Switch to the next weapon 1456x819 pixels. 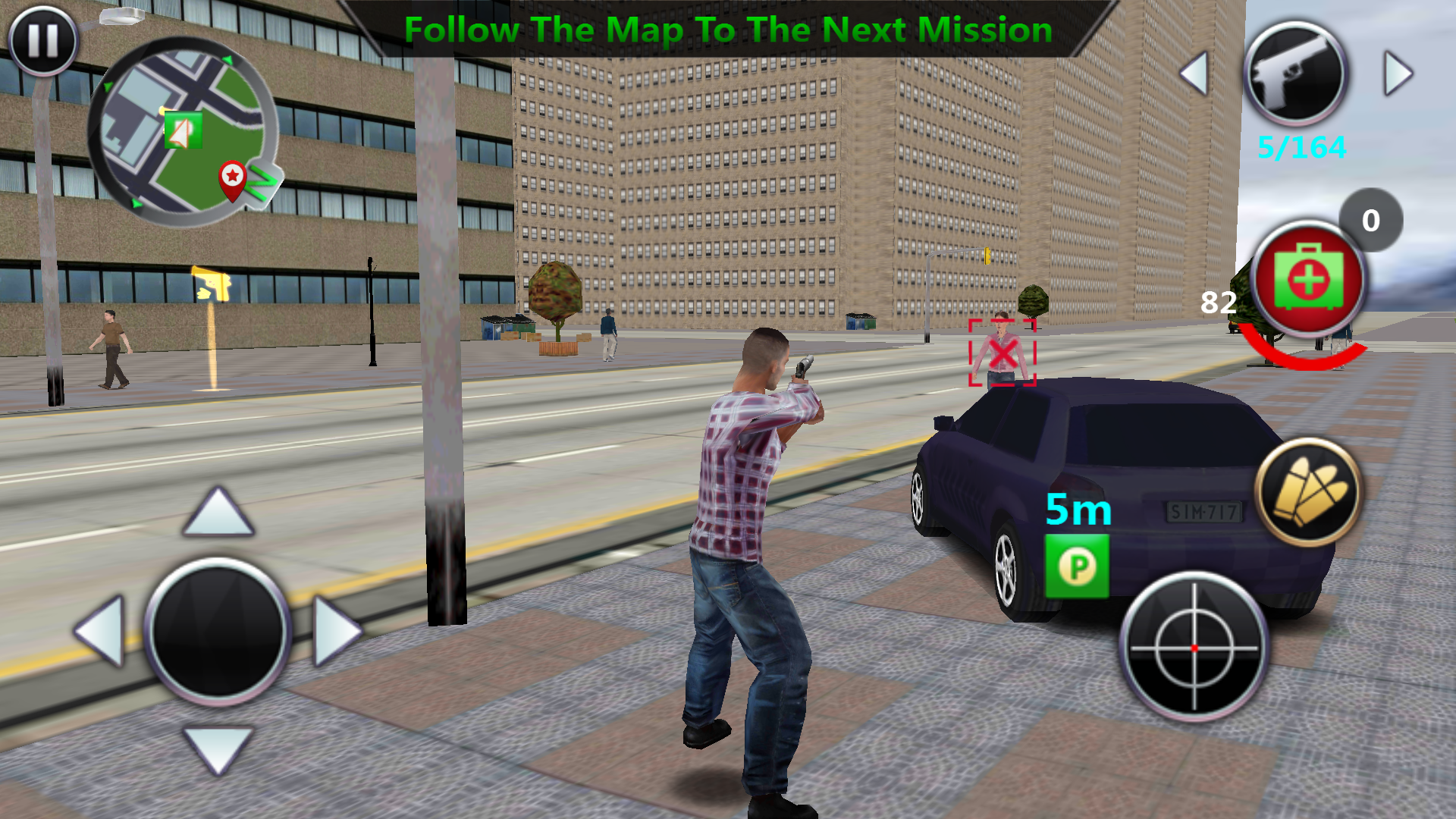coord(1398,74)
